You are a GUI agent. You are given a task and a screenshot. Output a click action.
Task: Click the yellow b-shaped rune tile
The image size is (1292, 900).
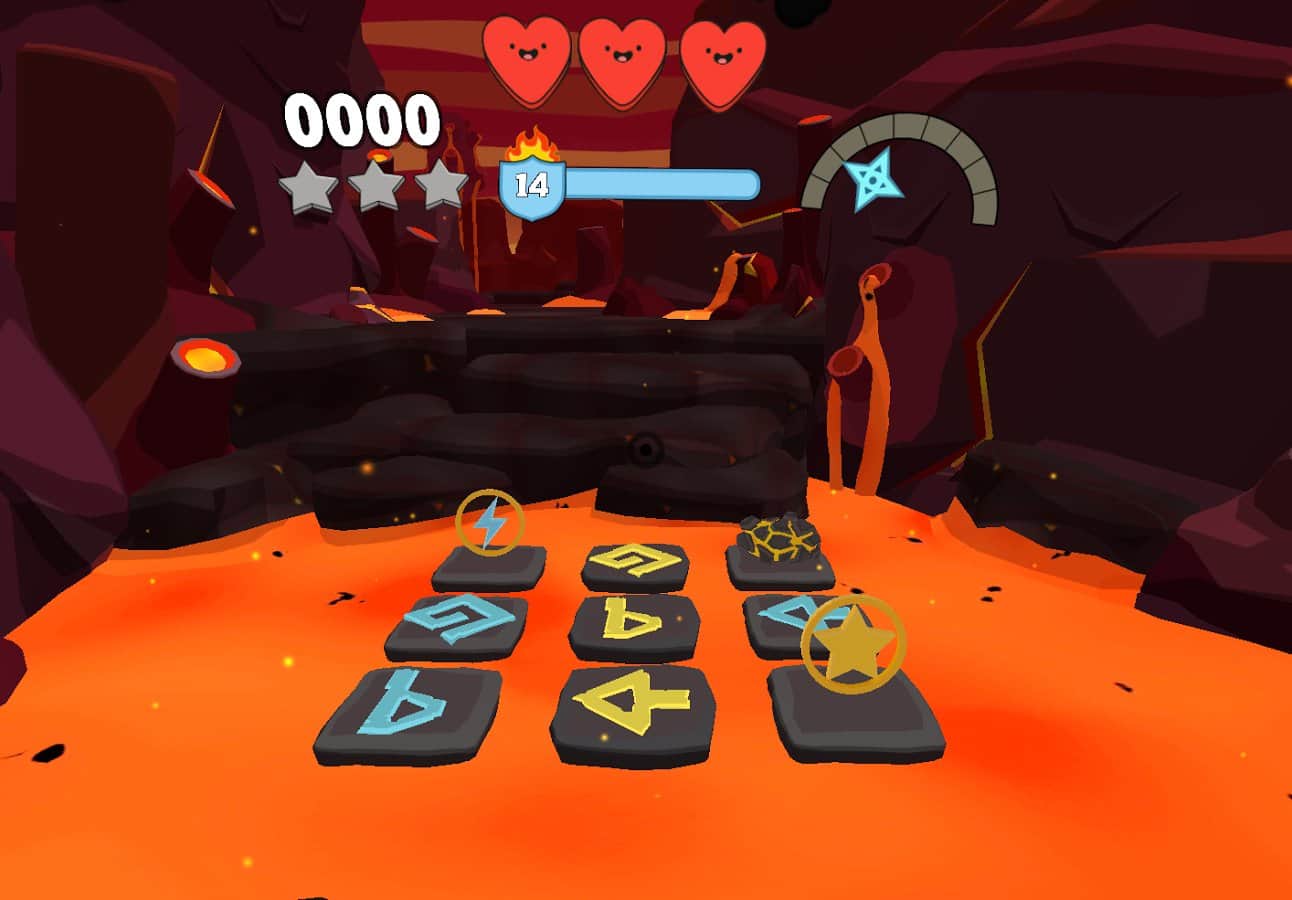tap(634, 624)
